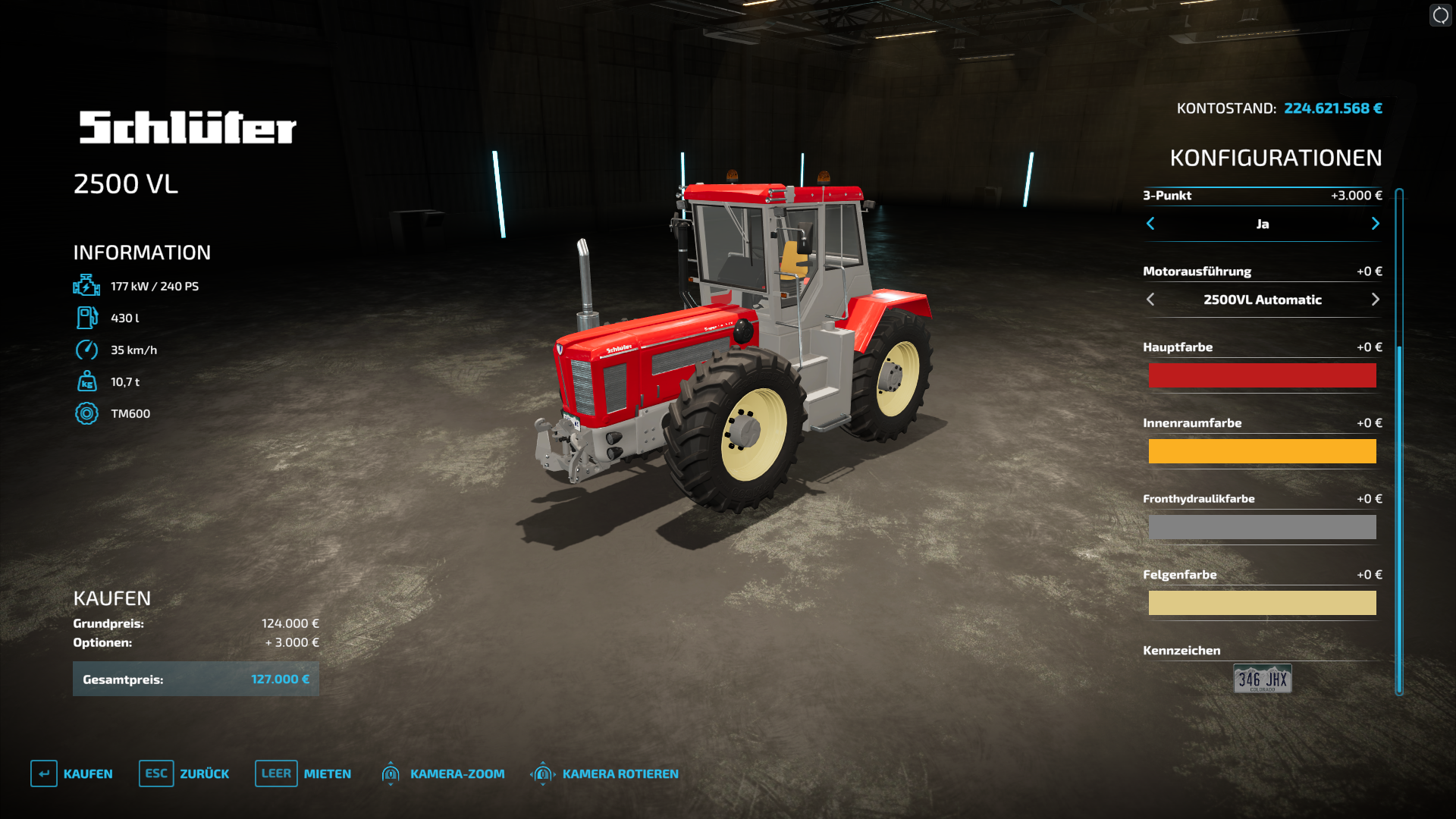
Task: Buy the tractor with Kaufen
Action: click(72, 773)
